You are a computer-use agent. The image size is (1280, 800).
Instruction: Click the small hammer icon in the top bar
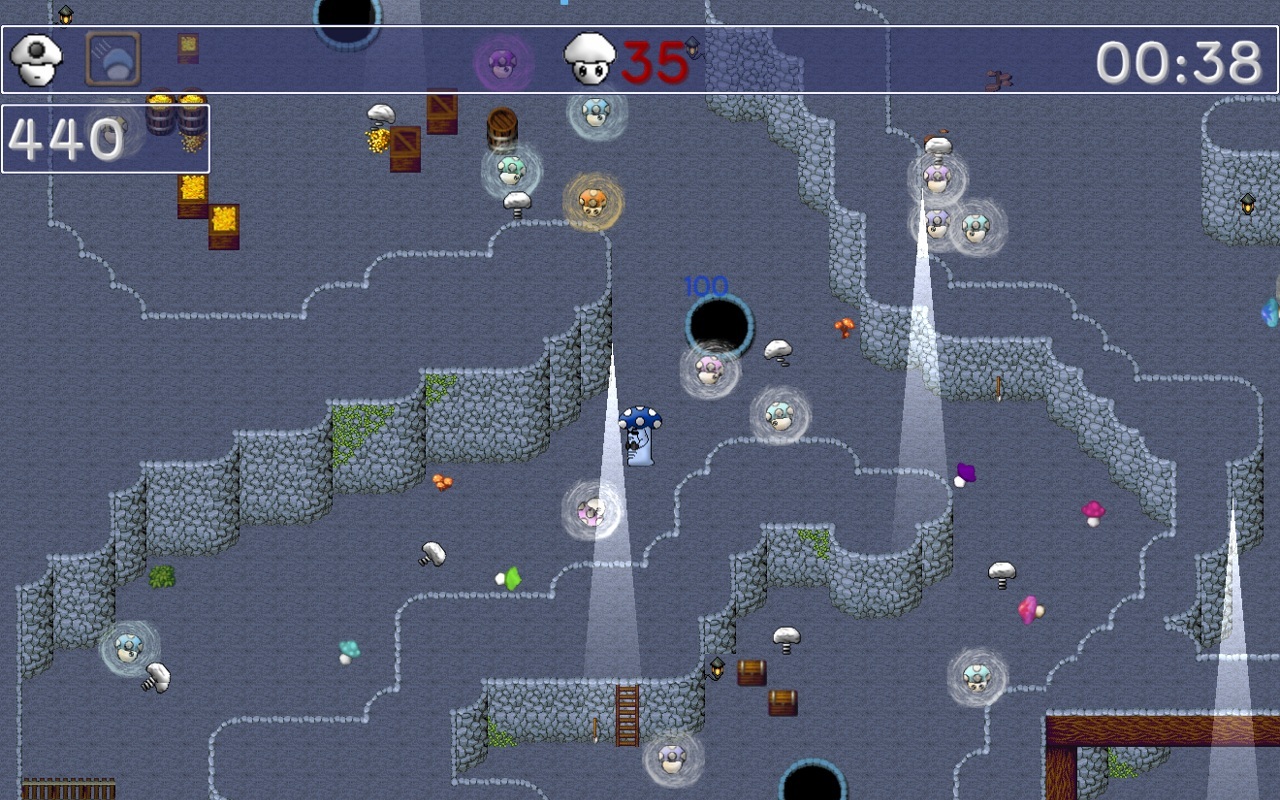pyautogui.click(x=997, y=78)
